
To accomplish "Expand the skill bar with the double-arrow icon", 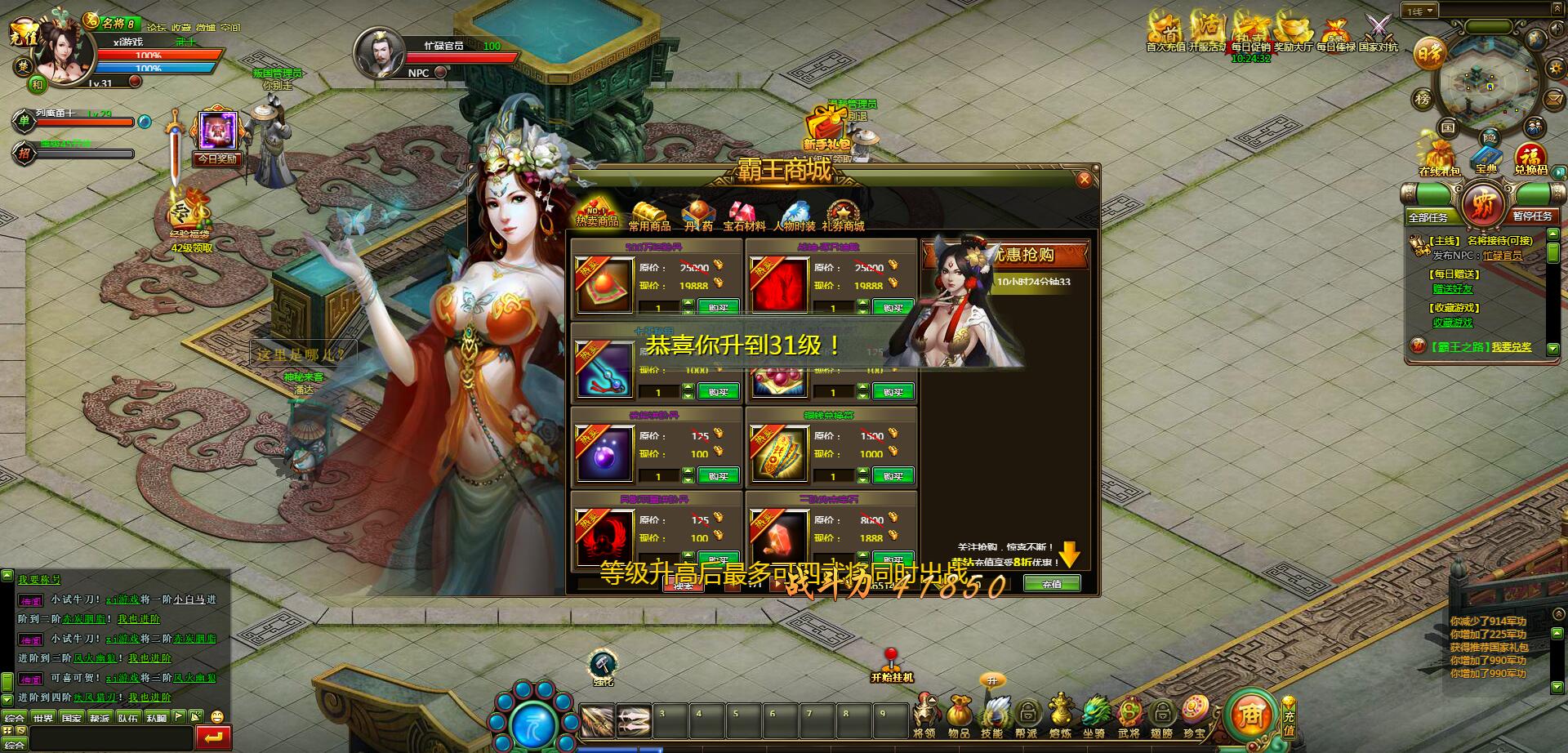I will click(1556, 8).
